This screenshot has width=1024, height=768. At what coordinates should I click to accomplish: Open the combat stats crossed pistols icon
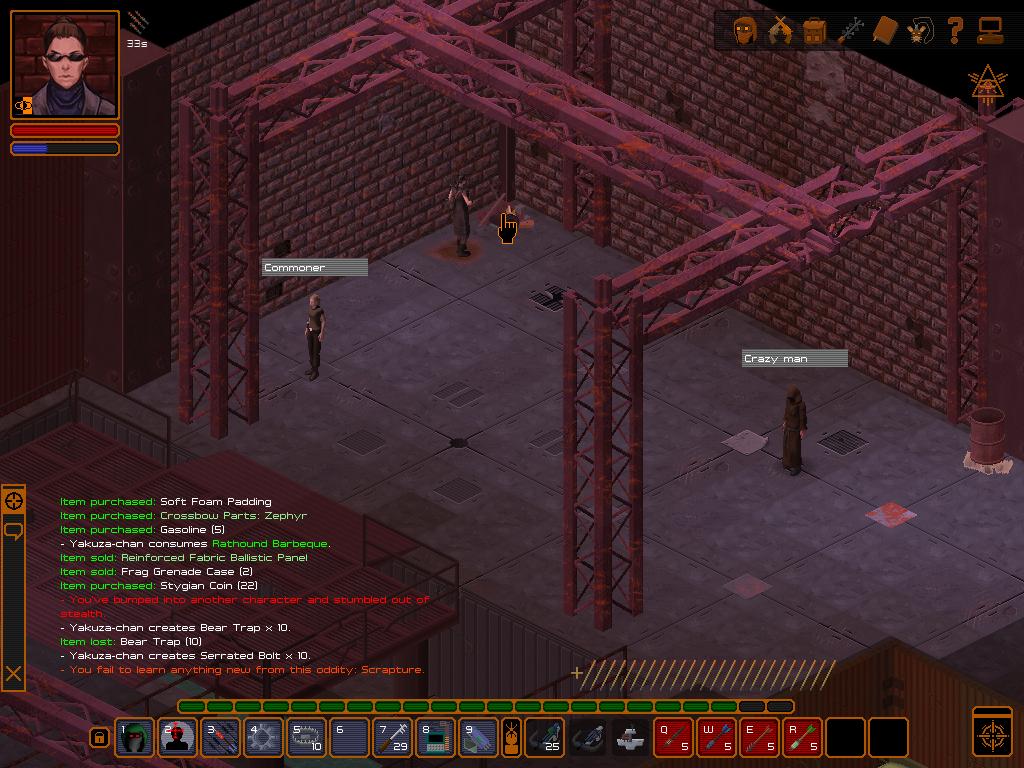tap(780, 31)
